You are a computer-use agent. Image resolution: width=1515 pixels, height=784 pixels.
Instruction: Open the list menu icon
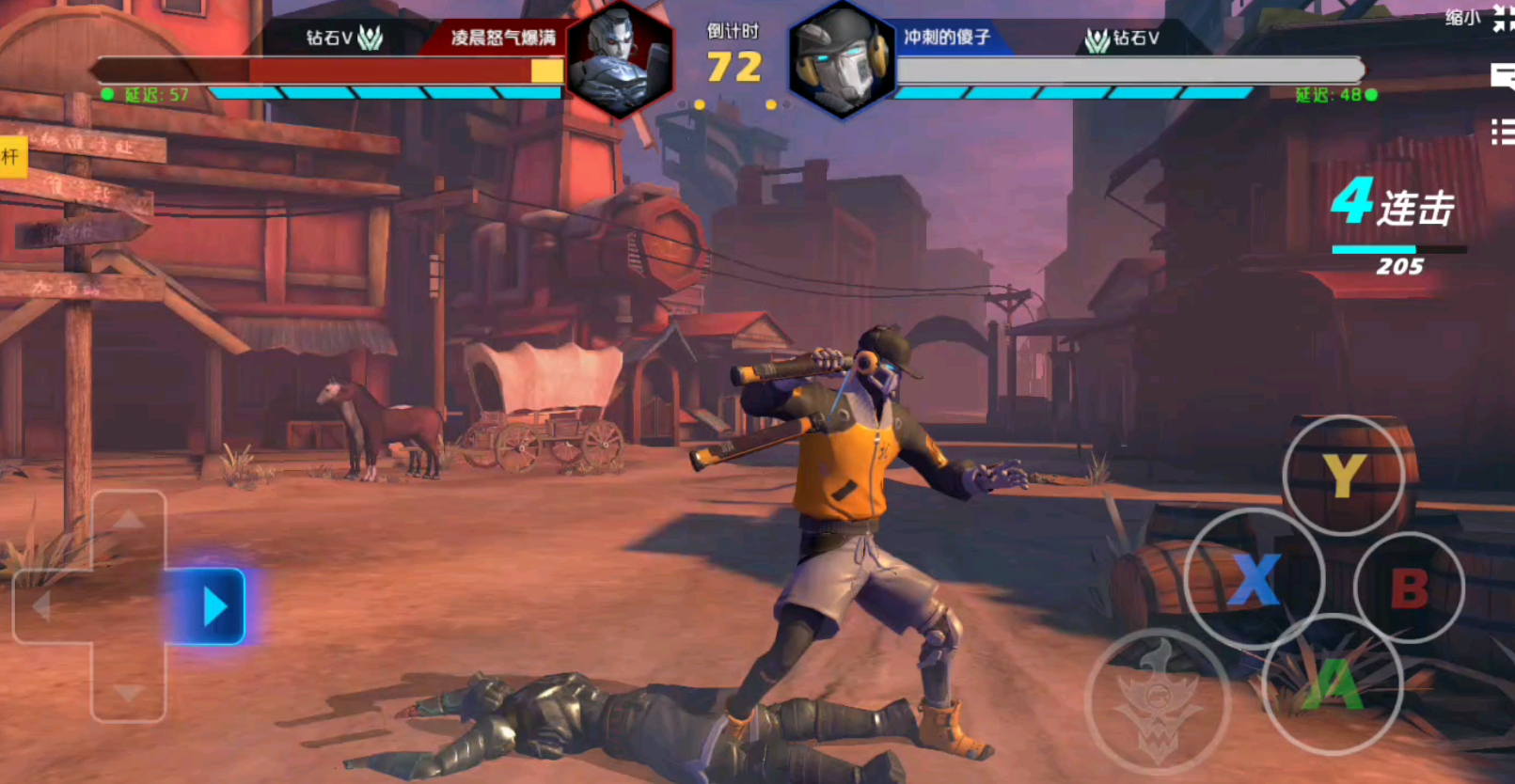(1503, 132)
